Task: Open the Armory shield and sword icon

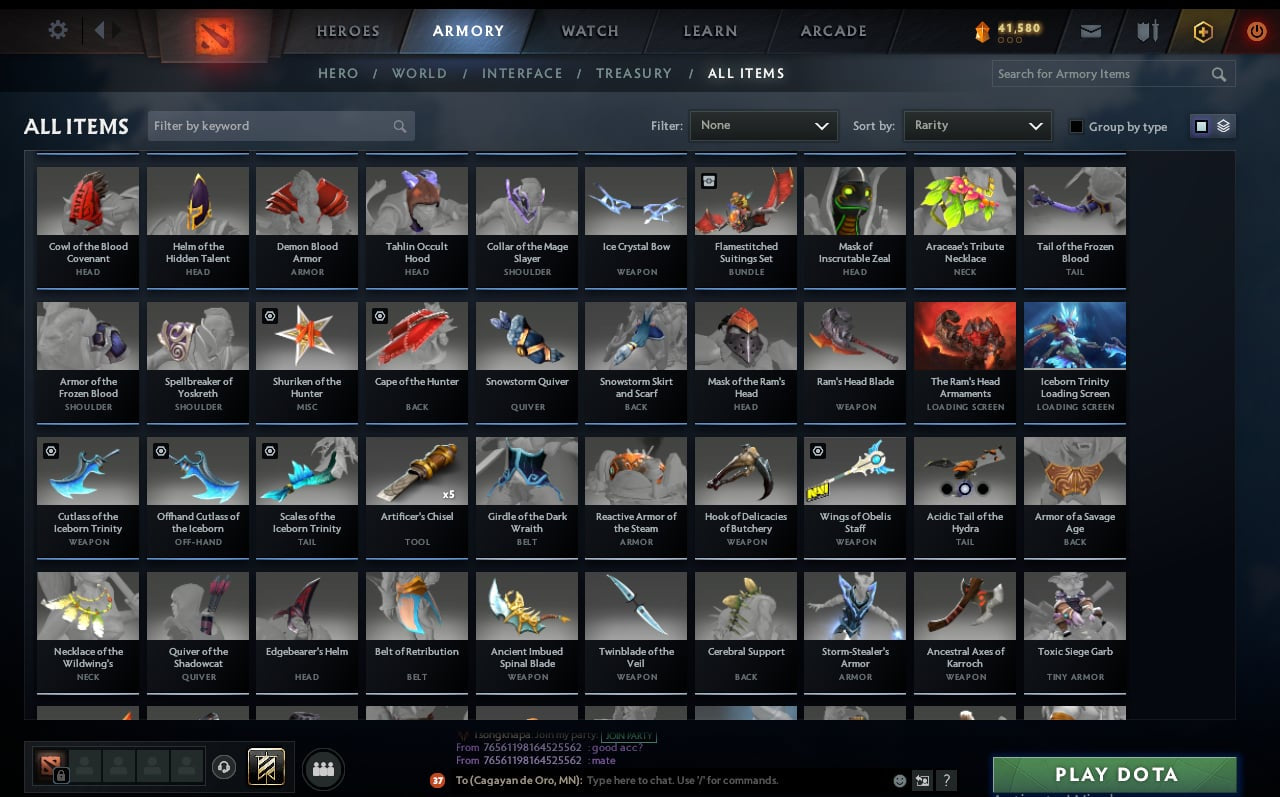Action: (1146, 31)
